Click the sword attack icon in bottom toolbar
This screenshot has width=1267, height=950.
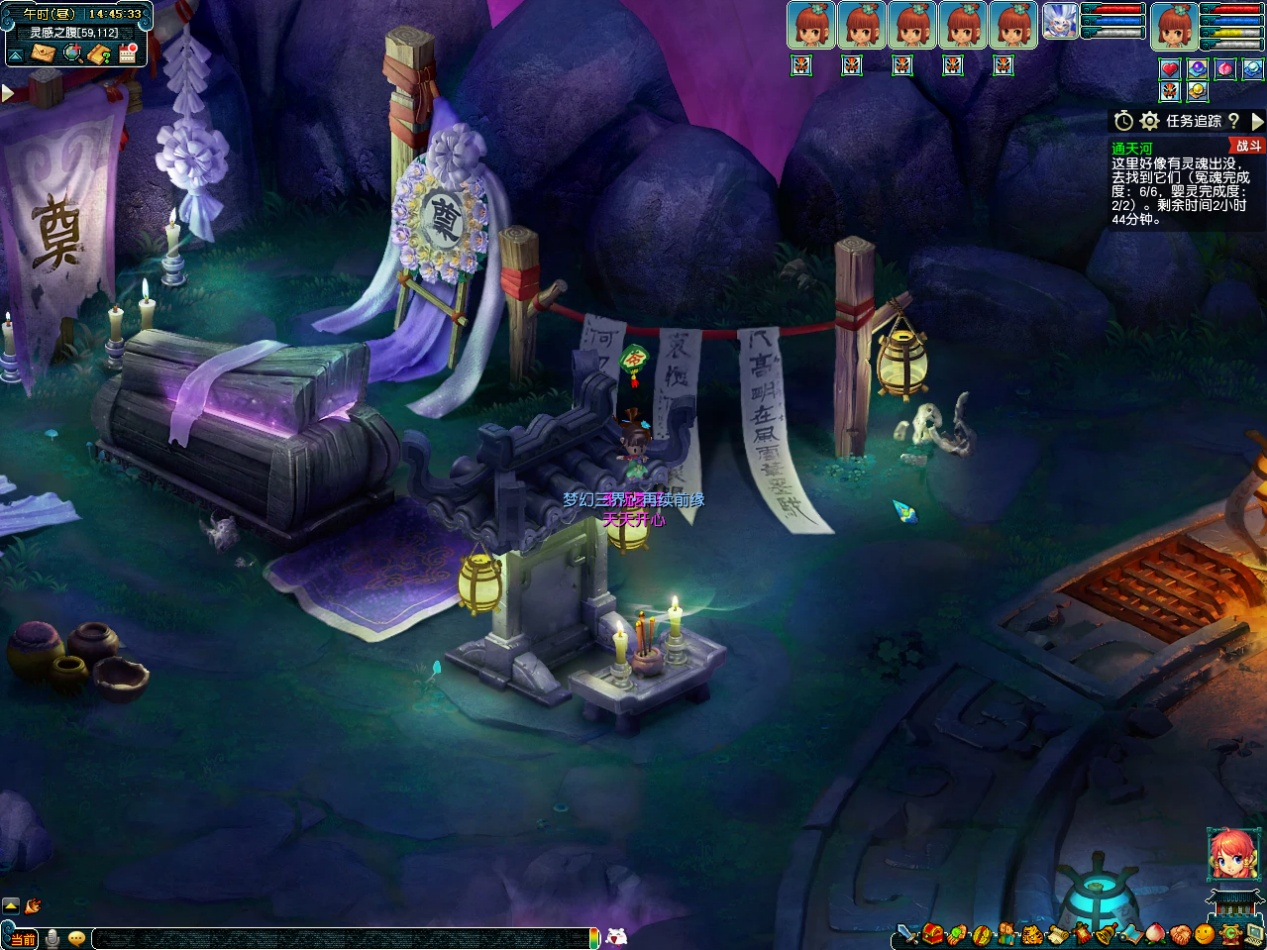908,935
